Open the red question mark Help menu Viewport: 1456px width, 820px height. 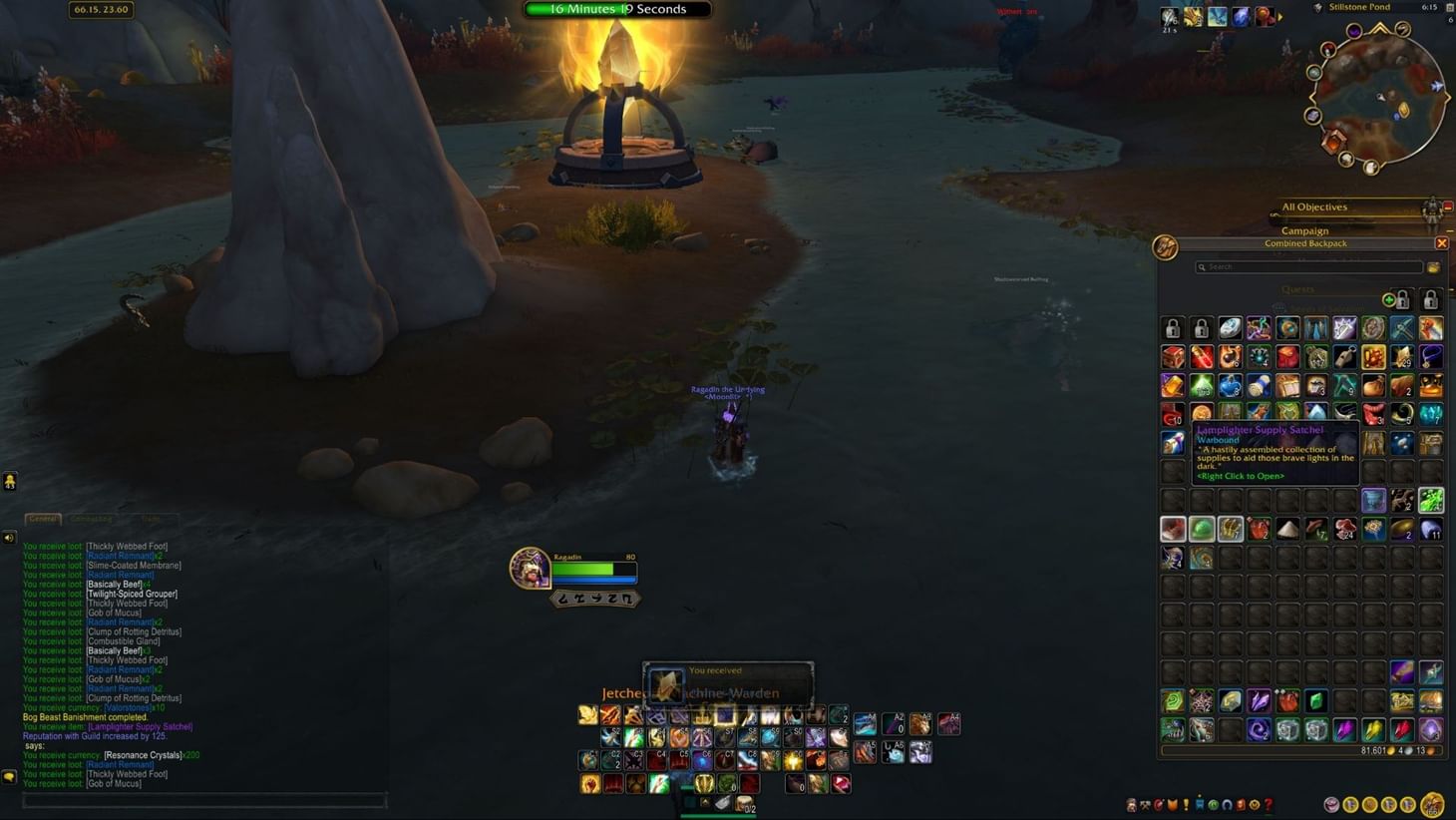pos(1270,804)
